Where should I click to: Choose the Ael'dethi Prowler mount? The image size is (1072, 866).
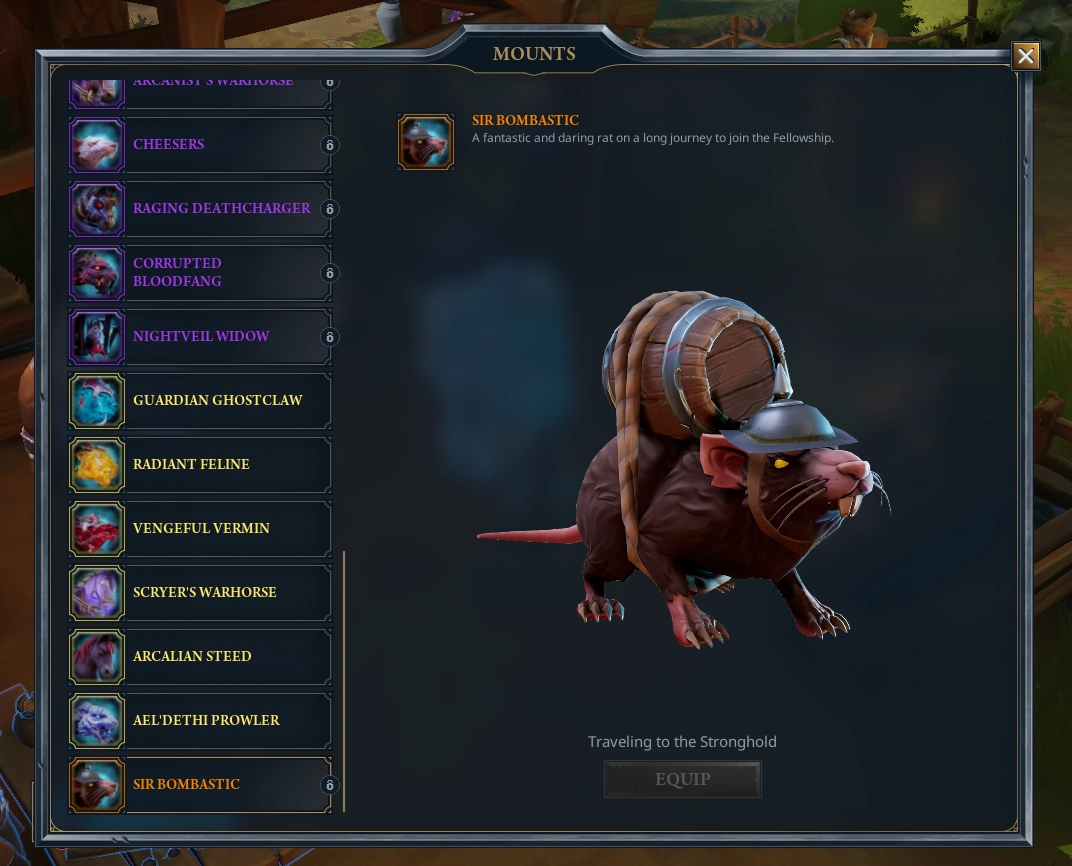[200, 721]
